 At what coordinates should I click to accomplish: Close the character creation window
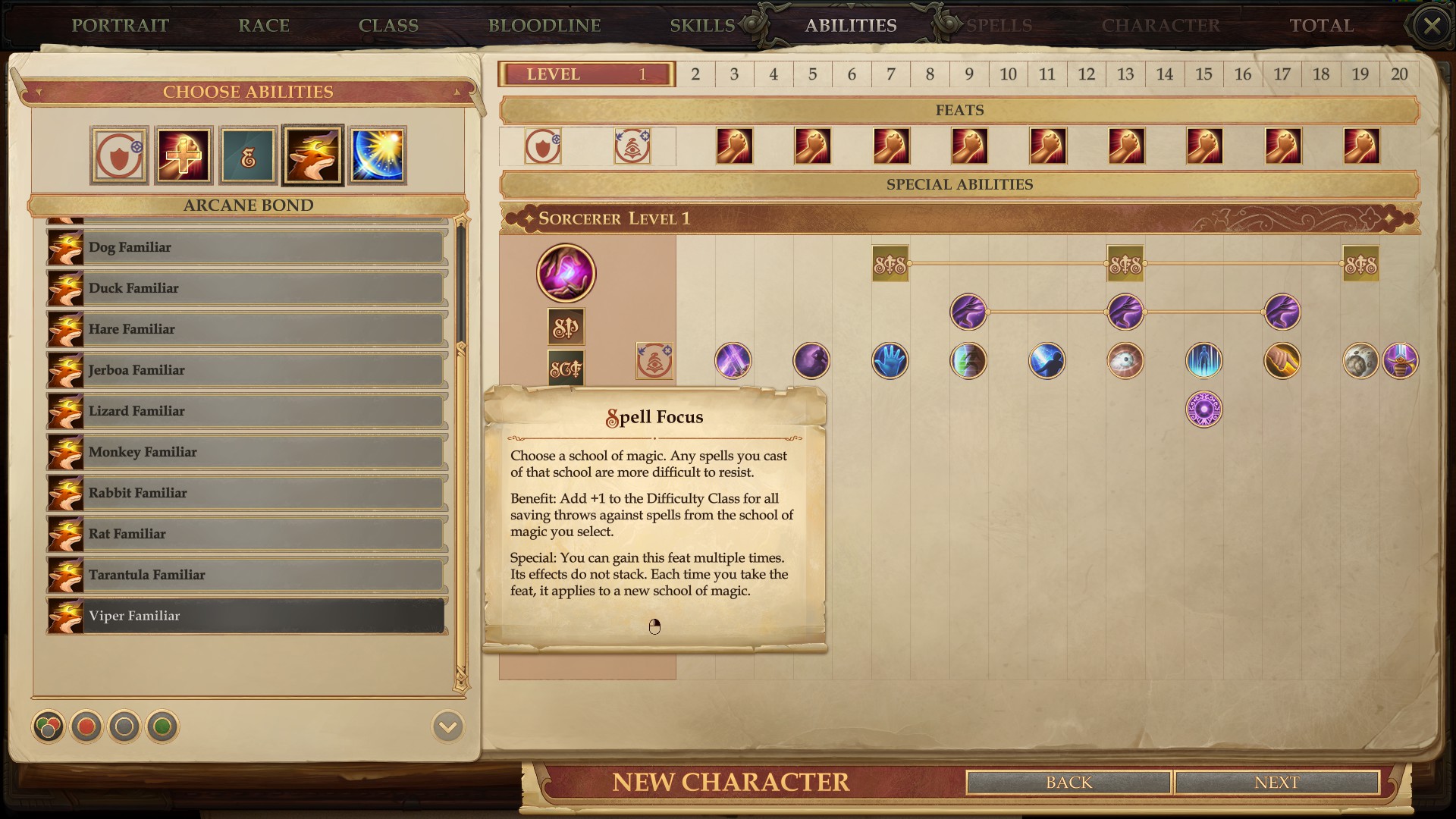(1432, 26)
